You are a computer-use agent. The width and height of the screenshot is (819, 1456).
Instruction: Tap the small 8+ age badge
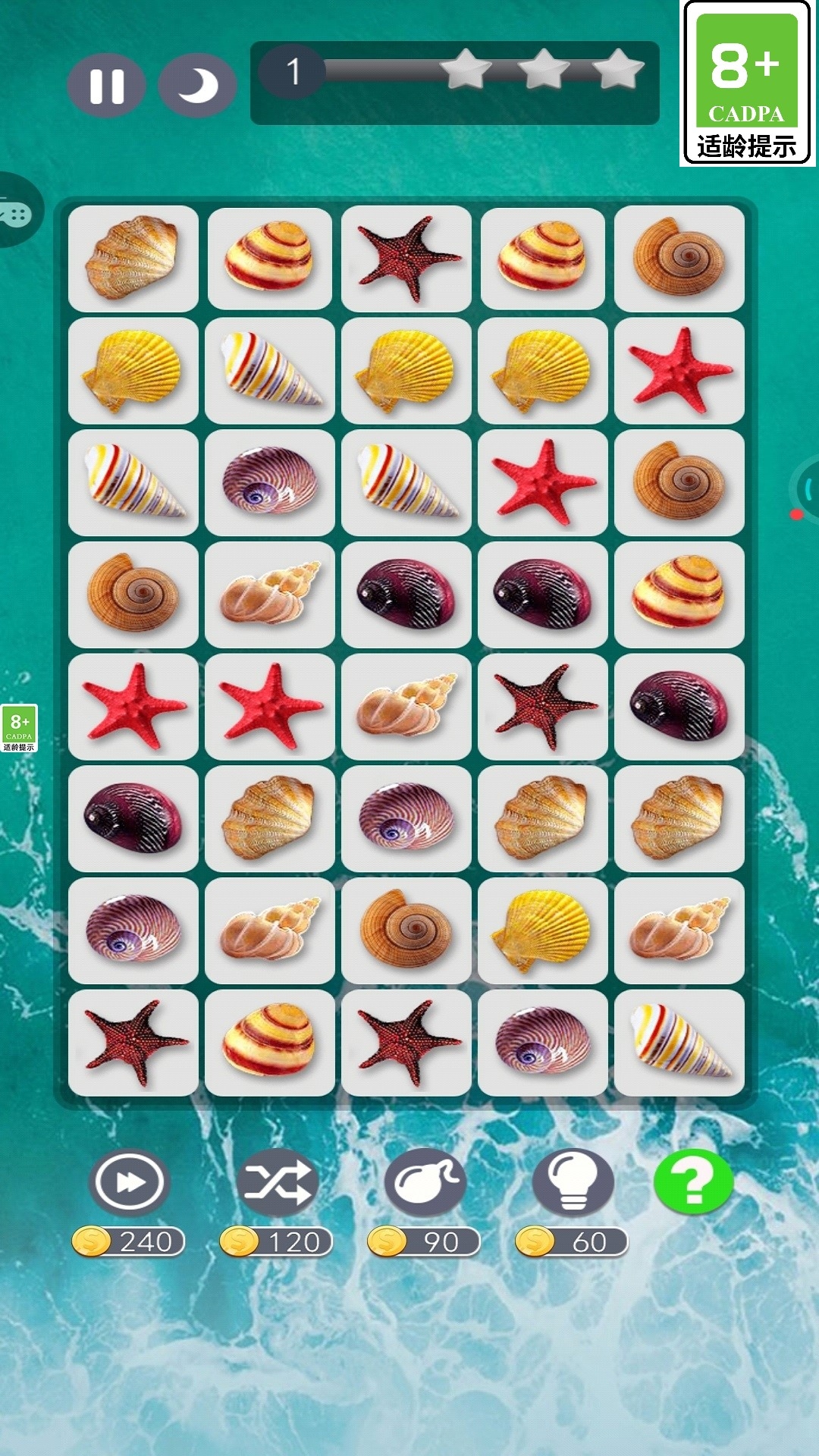tap(19, 728)
